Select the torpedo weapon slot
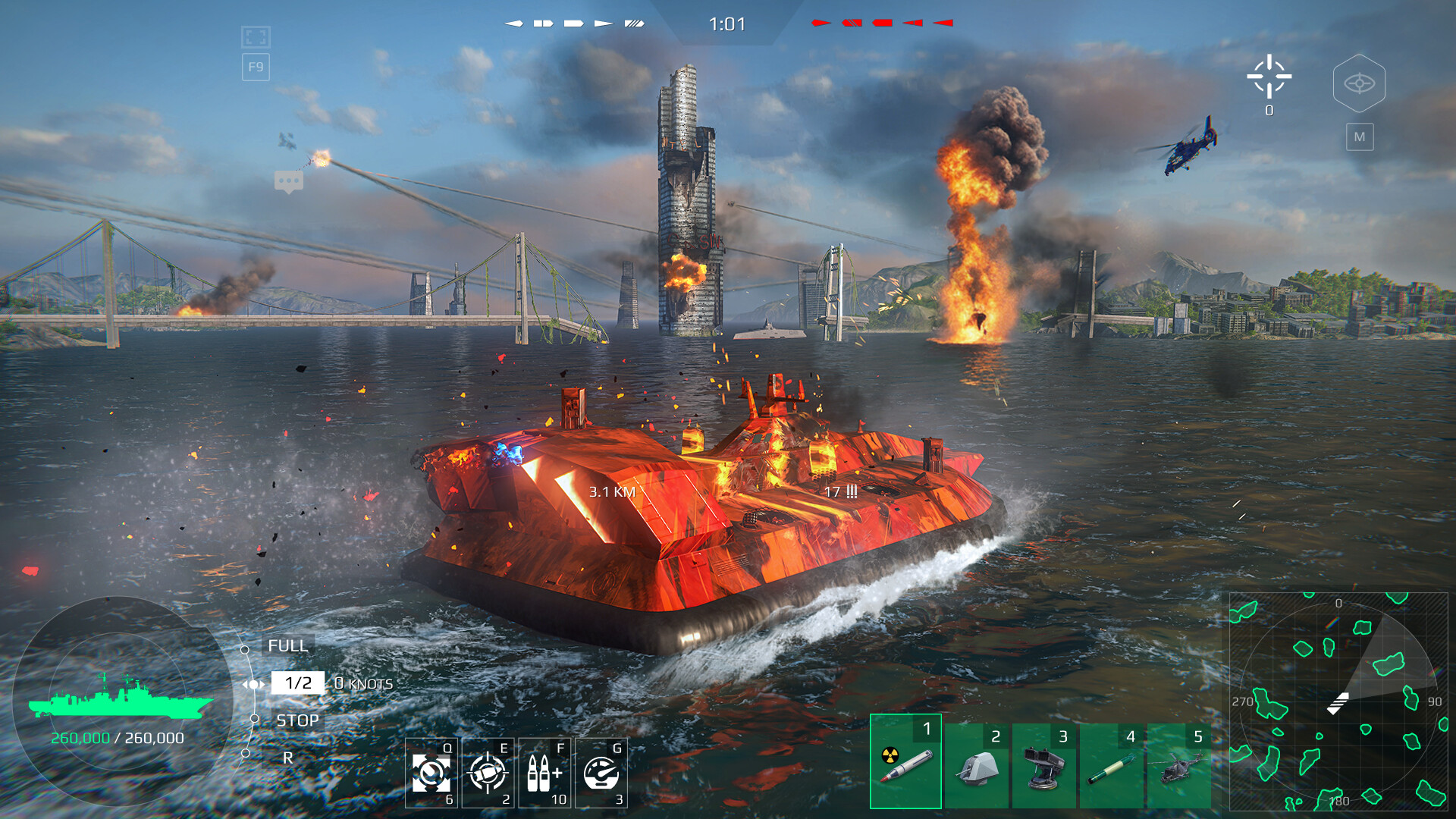The width and height of the screenshot is (1456, 819). (1111, 766)
